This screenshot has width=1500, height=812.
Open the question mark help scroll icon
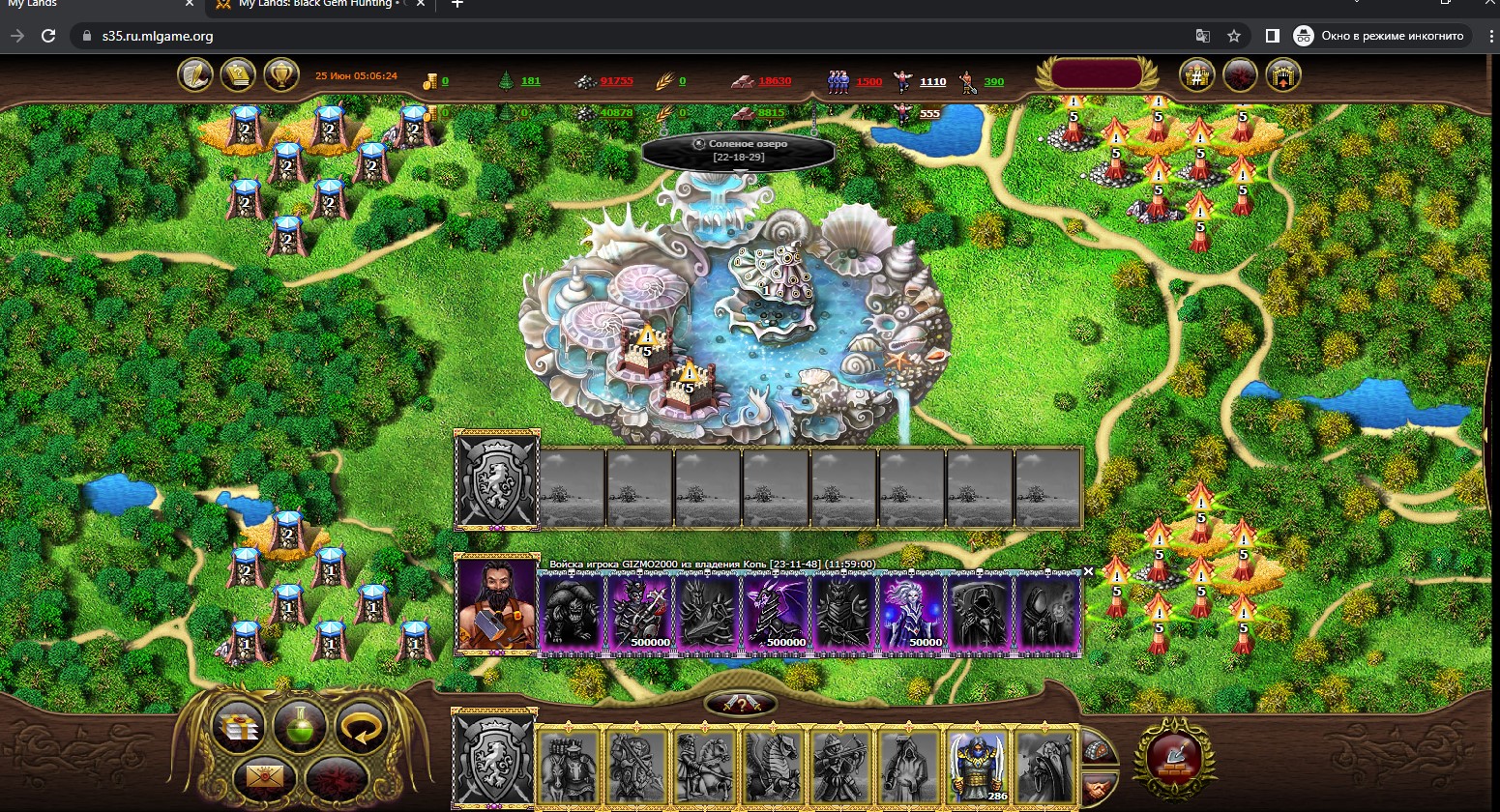pyautogui.click(x=238, y=74)
